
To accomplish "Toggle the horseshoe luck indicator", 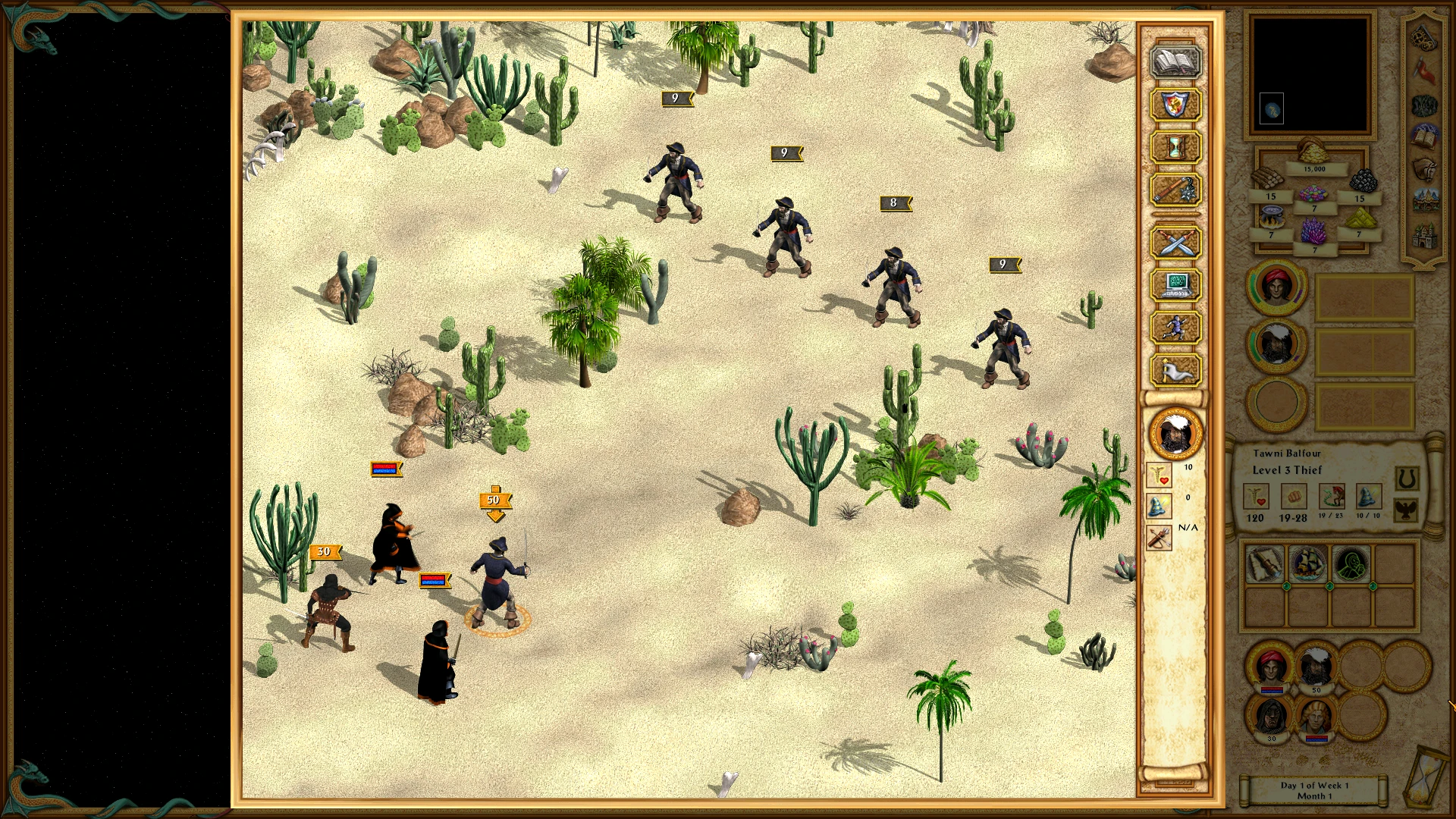I will point(1407,479).
